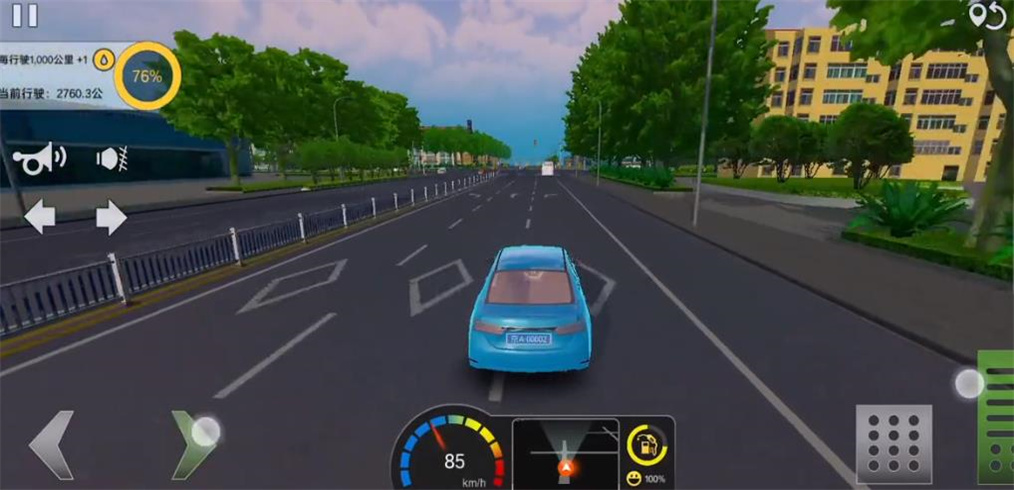Steer left with the left chevron
The height and width of the screenshot is (490, 1014).
coord(50,444)
